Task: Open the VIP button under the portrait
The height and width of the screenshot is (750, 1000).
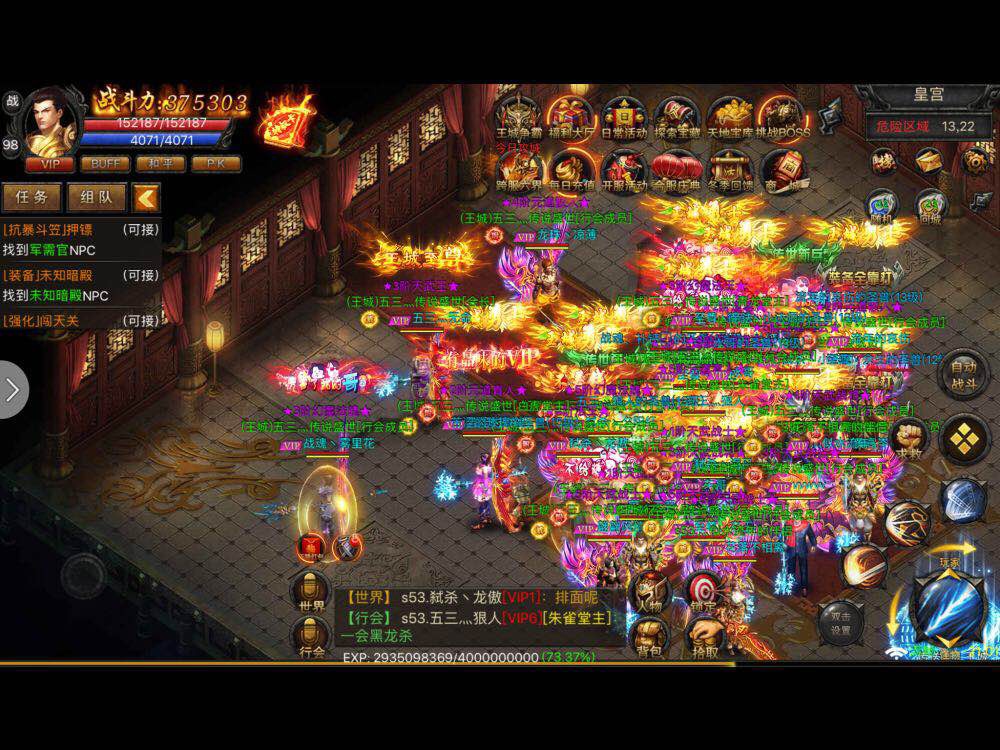Action: [49, 164]
